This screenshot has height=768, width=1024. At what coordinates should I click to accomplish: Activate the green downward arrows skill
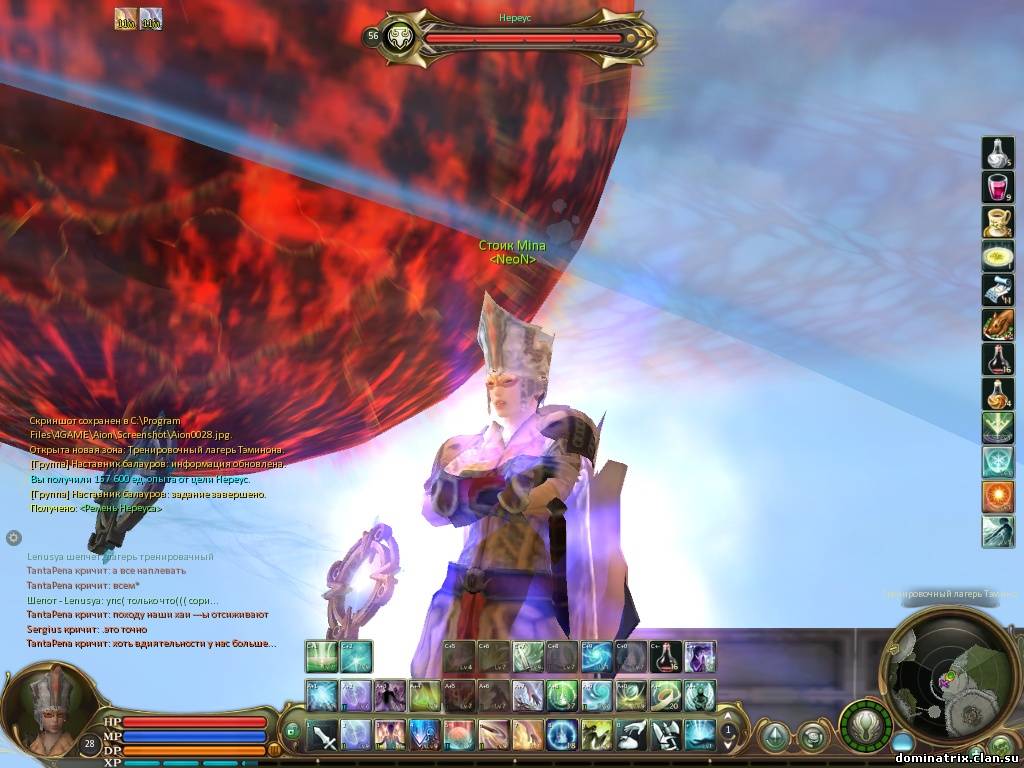(997, 428)
